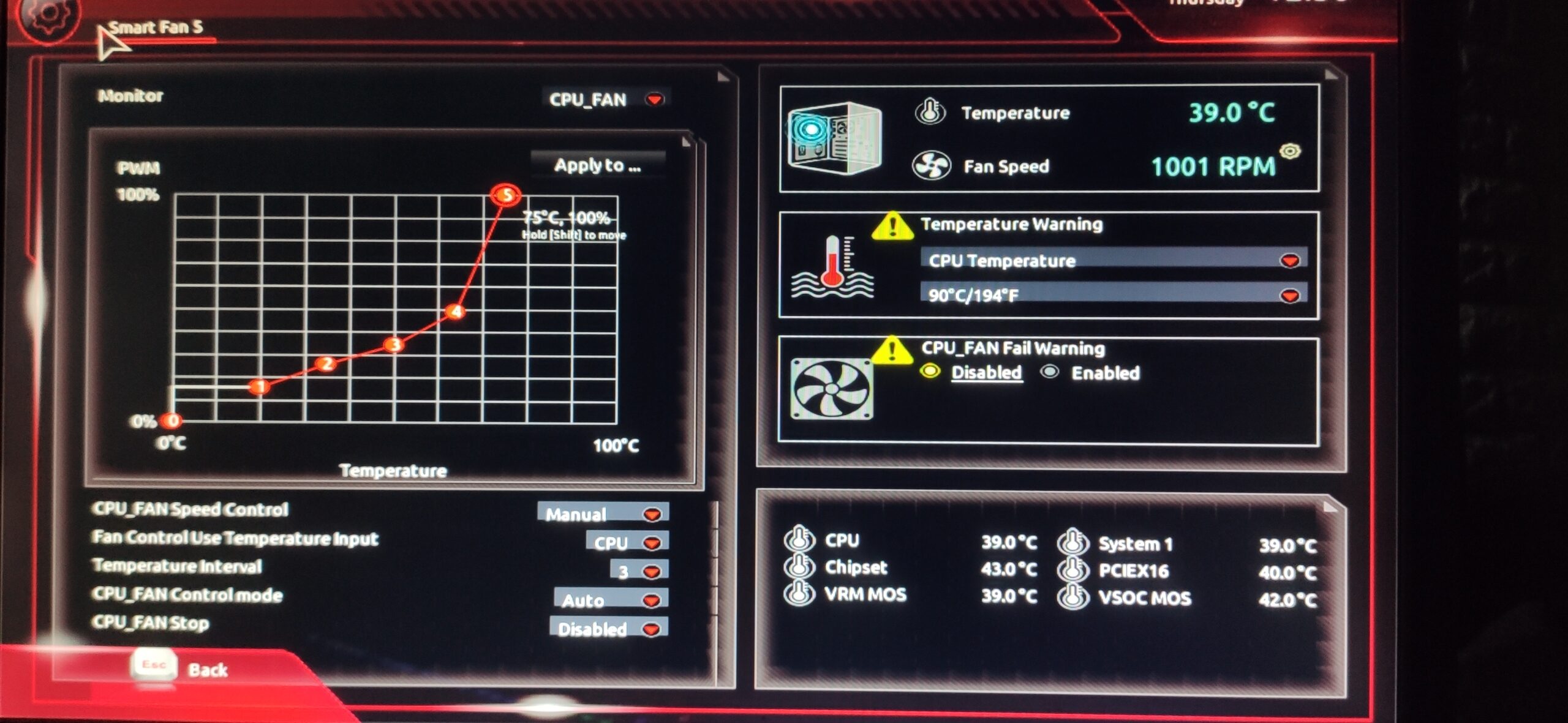The width and height of the screenshot is (1568, 723).
Task: Select fan curve point 3
Action: pyautogui.click(x=394, y=345)
